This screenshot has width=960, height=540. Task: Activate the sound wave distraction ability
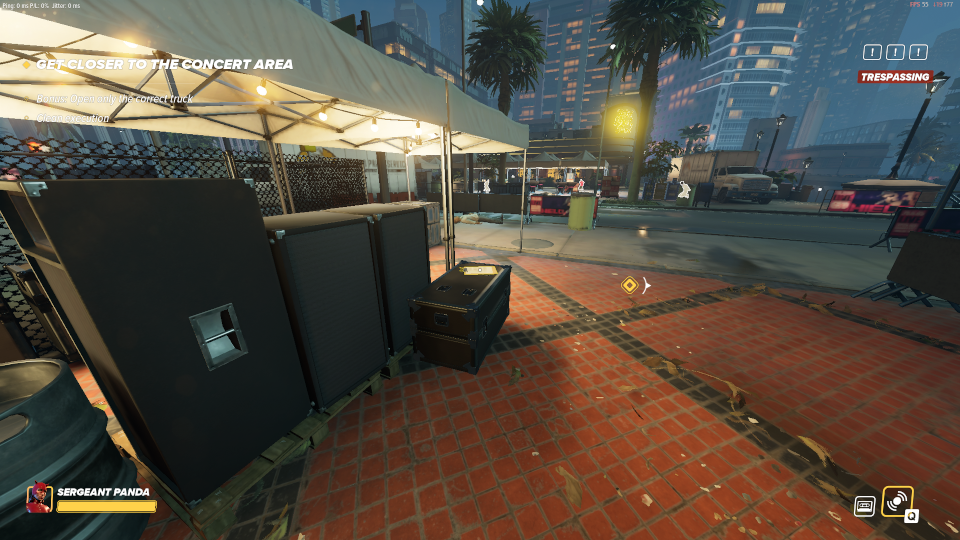point(897,501)
